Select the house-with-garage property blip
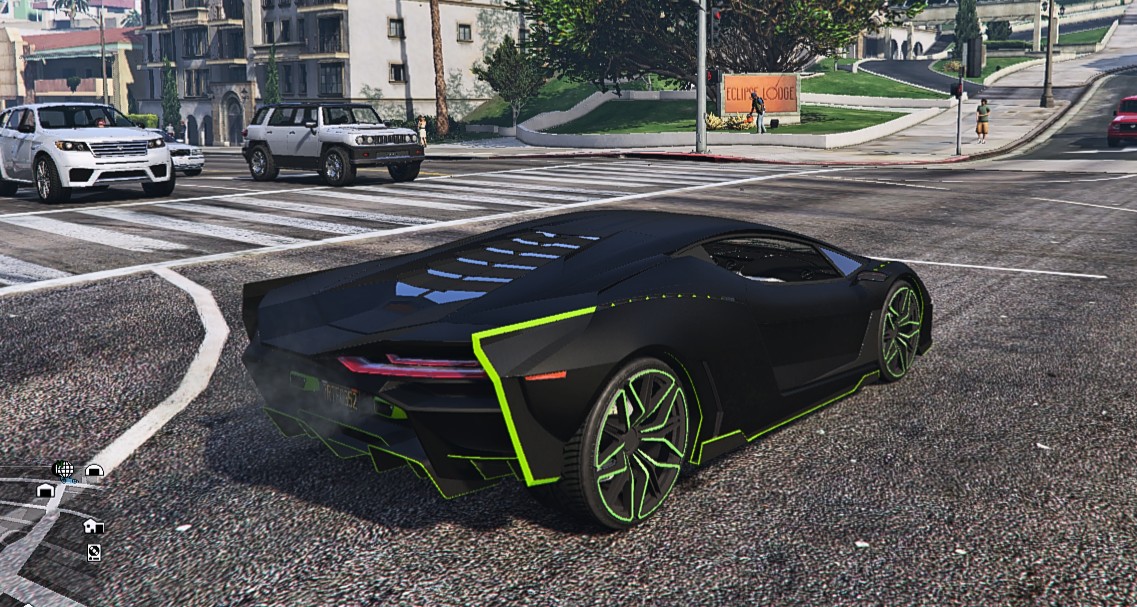The image size is (1137, 607). (x=91, y=526)
